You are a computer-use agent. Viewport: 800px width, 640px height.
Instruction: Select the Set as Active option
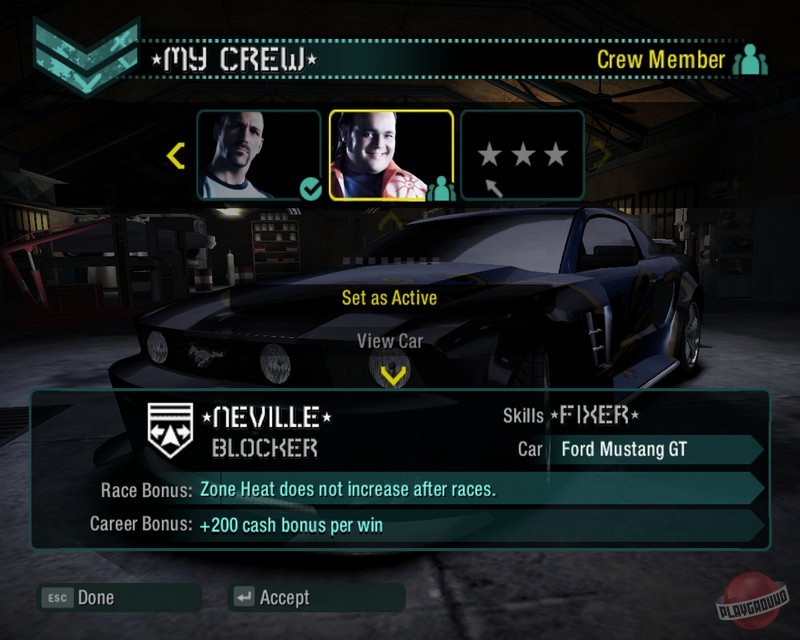pos(389,297)
